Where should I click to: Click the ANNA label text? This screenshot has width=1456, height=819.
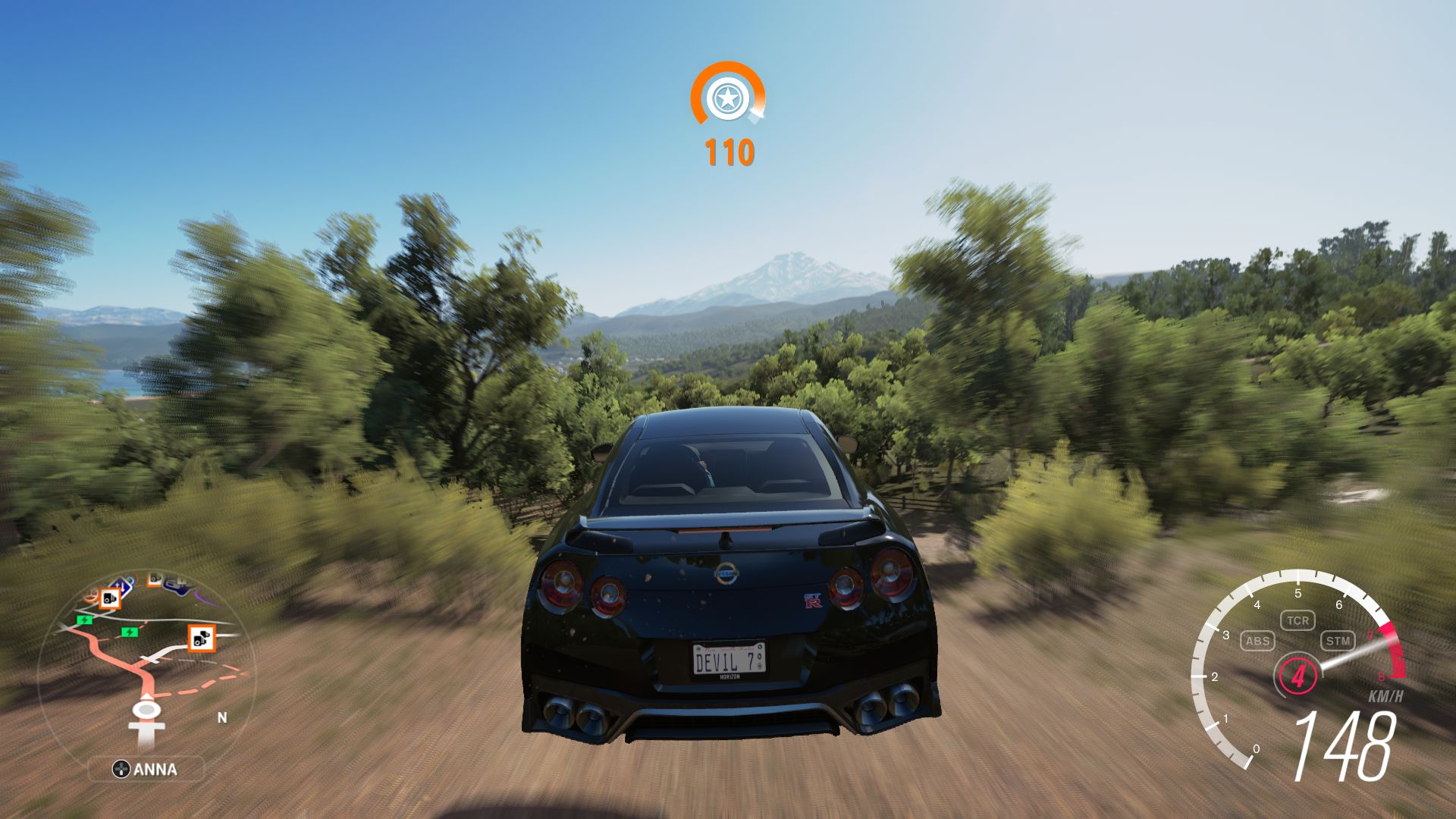click(155, 769)
